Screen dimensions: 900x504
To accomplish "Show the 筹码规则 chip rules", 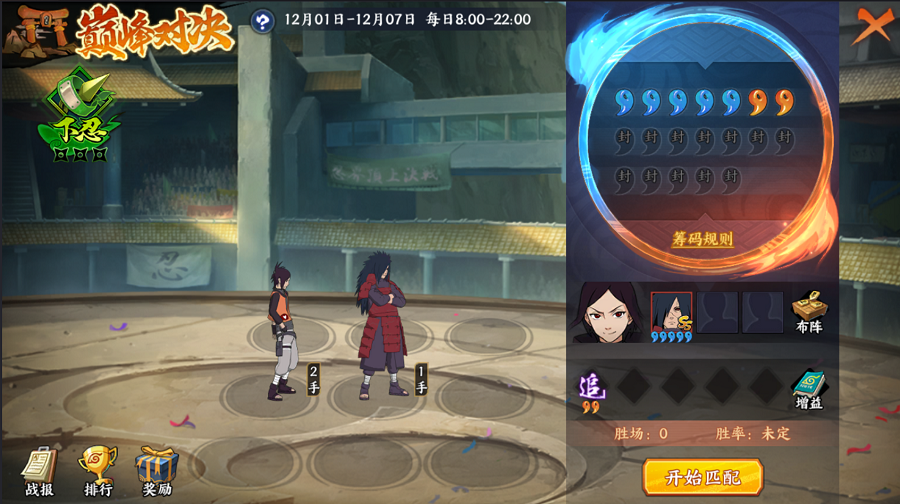I will 702,240.
